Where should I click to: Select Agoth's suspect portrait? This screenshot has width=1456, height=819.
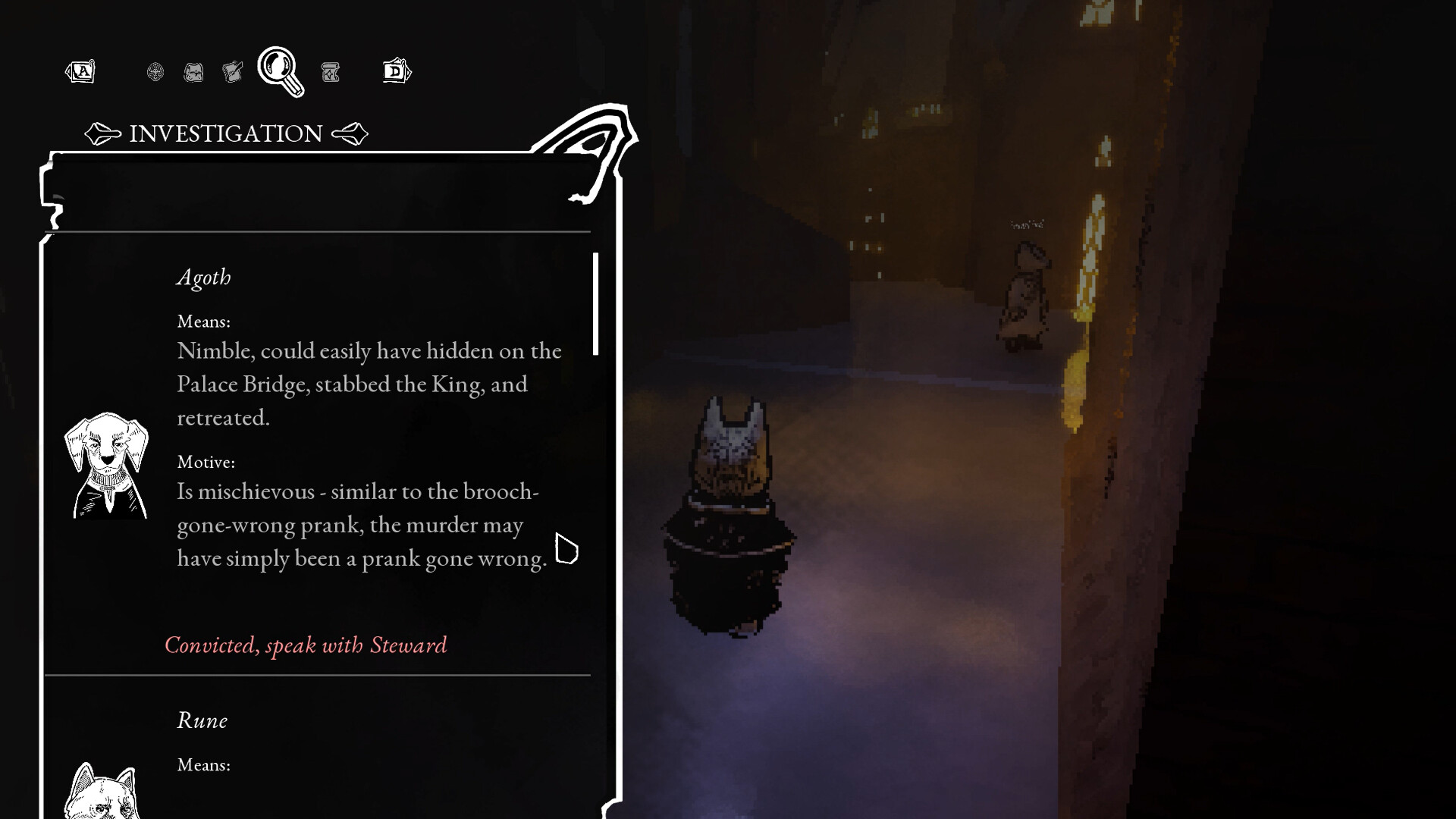pyautogui.click(x=106, y=465)
